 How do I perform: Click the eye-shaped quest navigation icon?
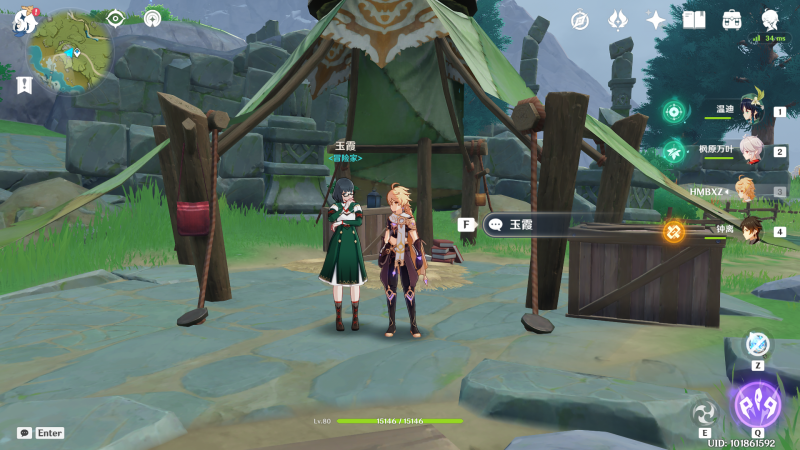pyautogui.click(x=116, y=18)
